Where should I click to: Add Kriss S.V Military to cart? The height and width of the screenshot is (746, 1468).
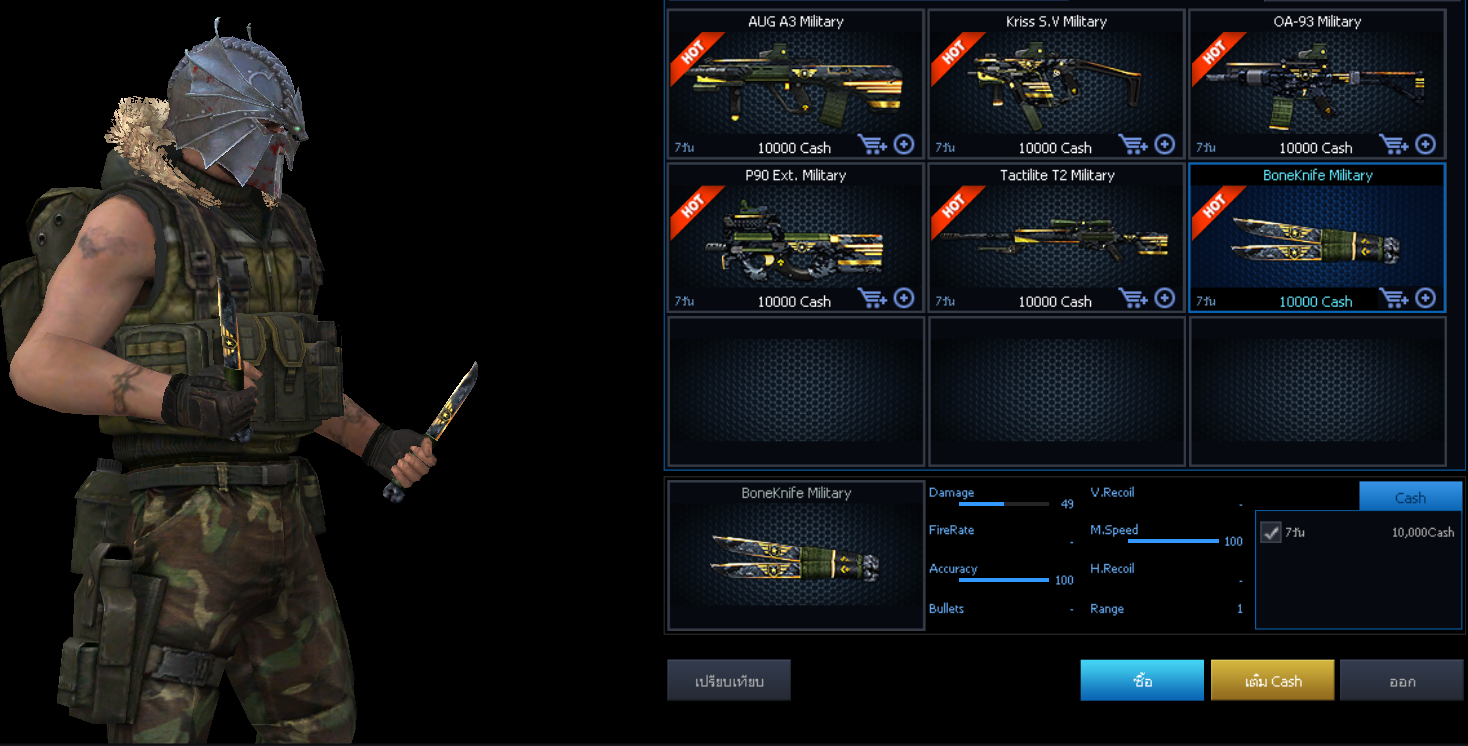click(1134, 145)
